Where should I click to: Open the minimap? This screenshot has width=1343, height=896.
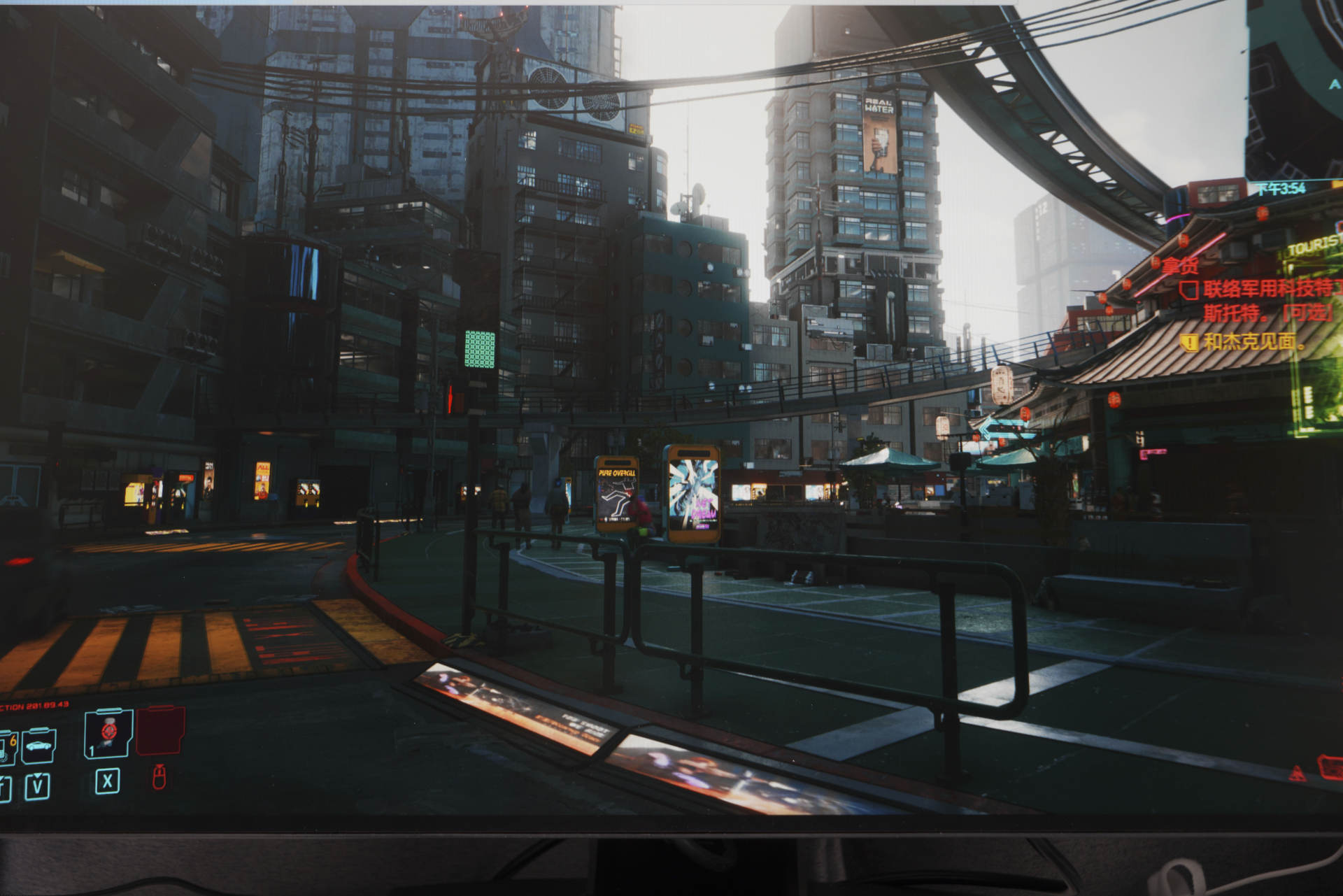click(x=1294, y=91)
